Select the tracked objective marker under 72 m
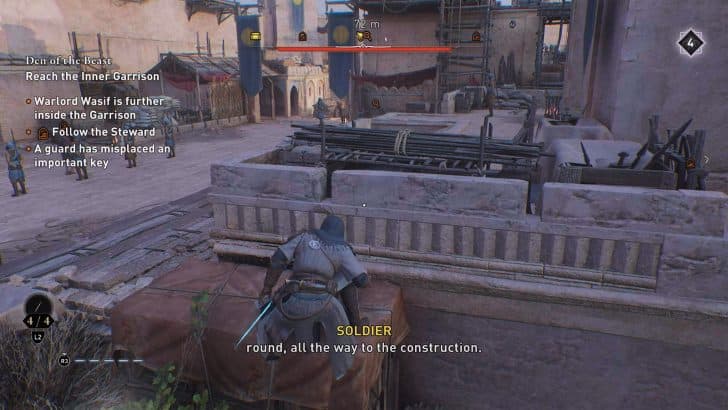The width and height of the screenshot is (728, 410). (363, 36)
